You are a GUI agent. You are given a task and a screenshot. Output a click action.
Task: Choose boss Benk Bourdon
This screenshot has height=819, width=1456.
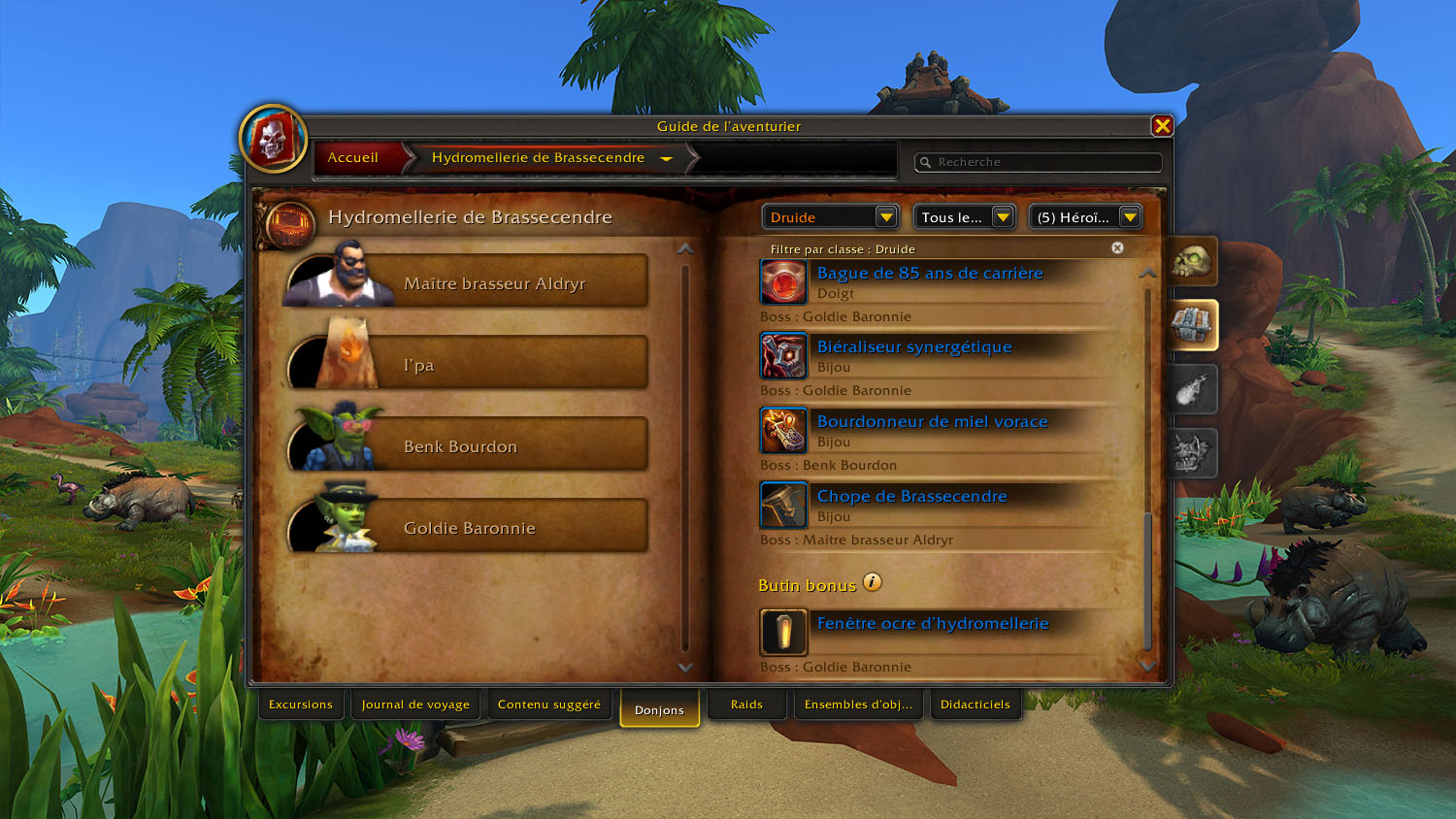pos(493,446)
